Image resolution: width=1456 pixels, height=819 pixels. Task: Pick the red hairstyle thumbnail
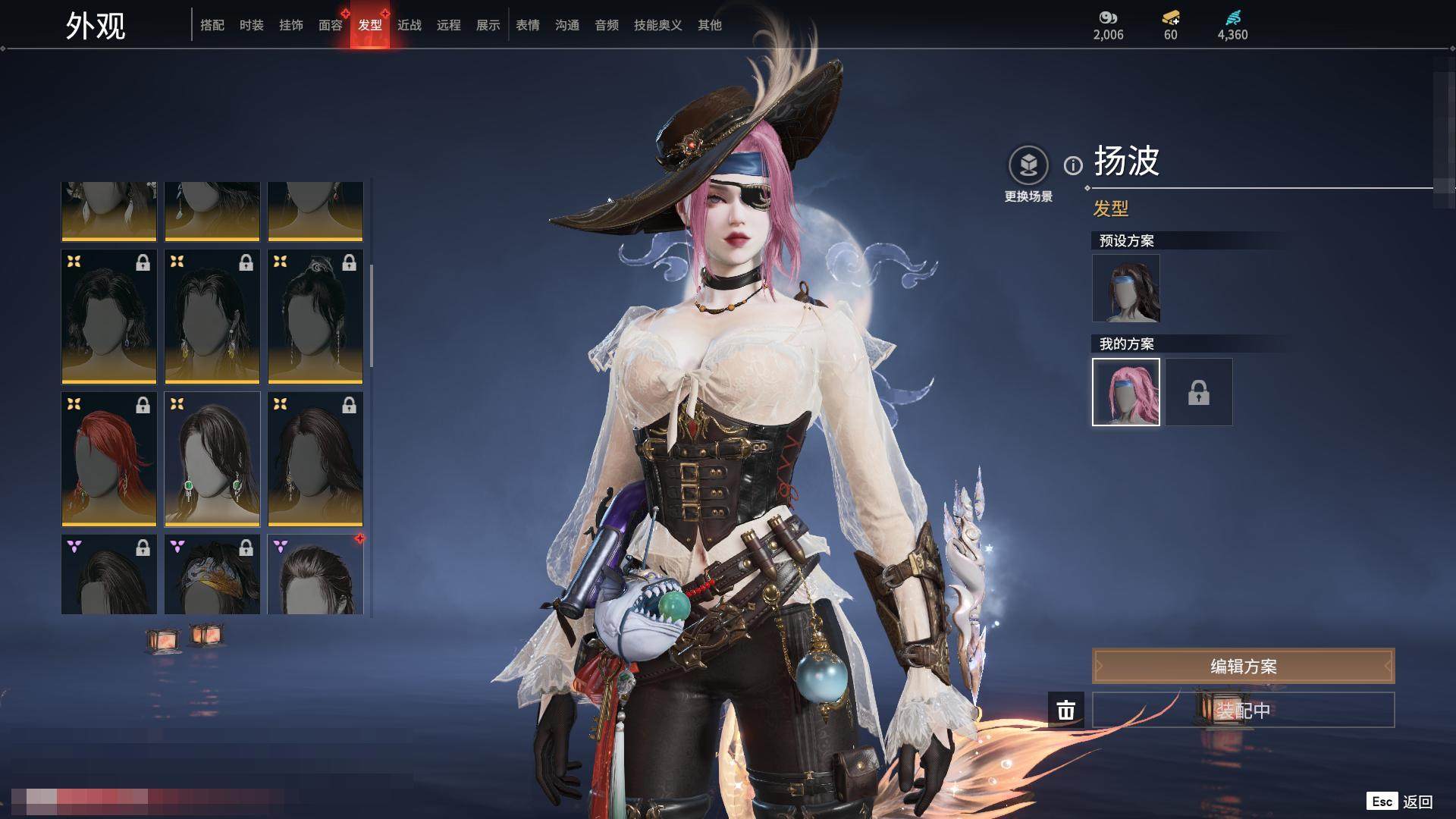point(109,459)
